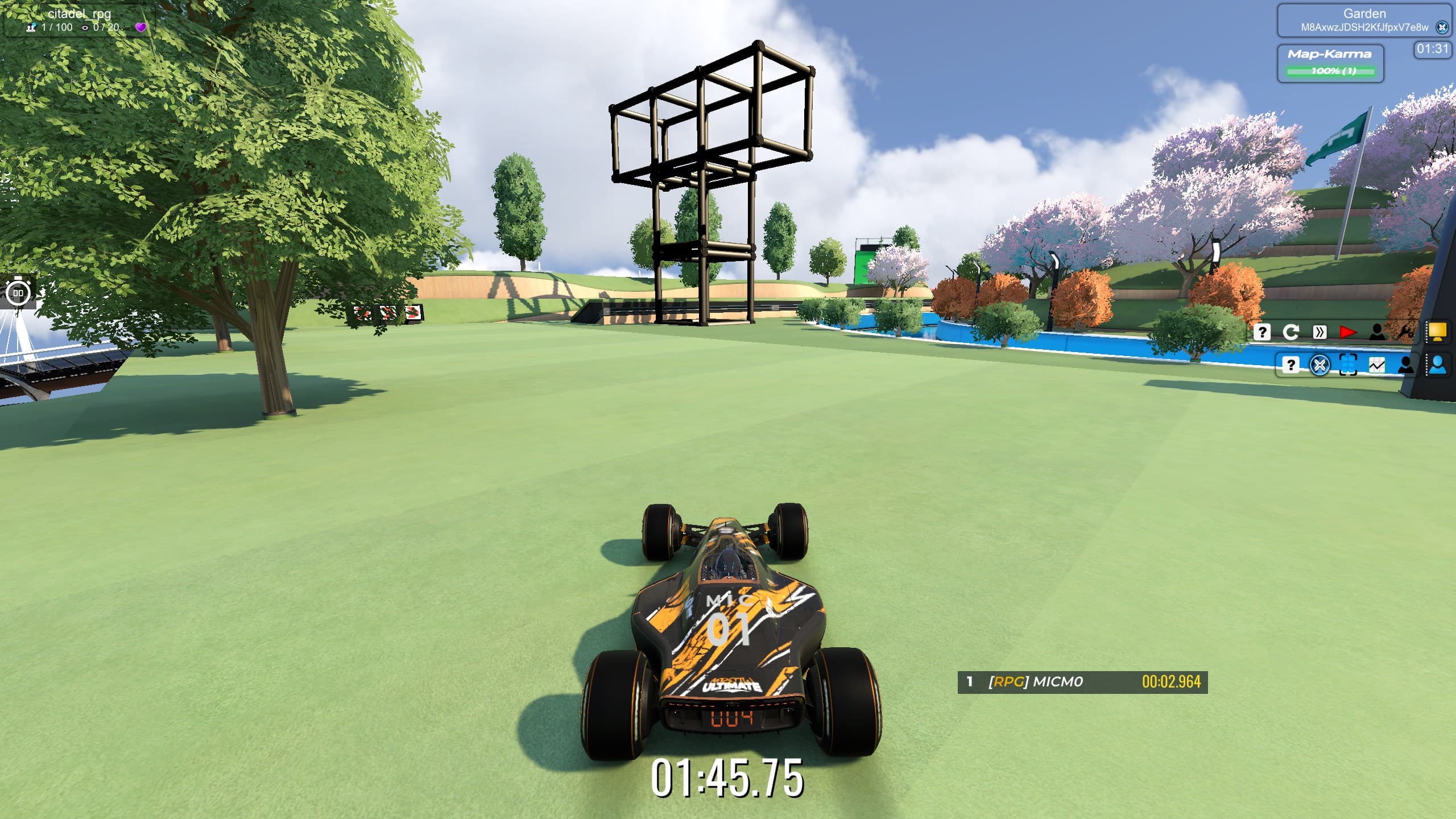Toggle the purple heart map favorite
Image resolution: width=1456 pixels, height=819 pixels.
point(141,27)
